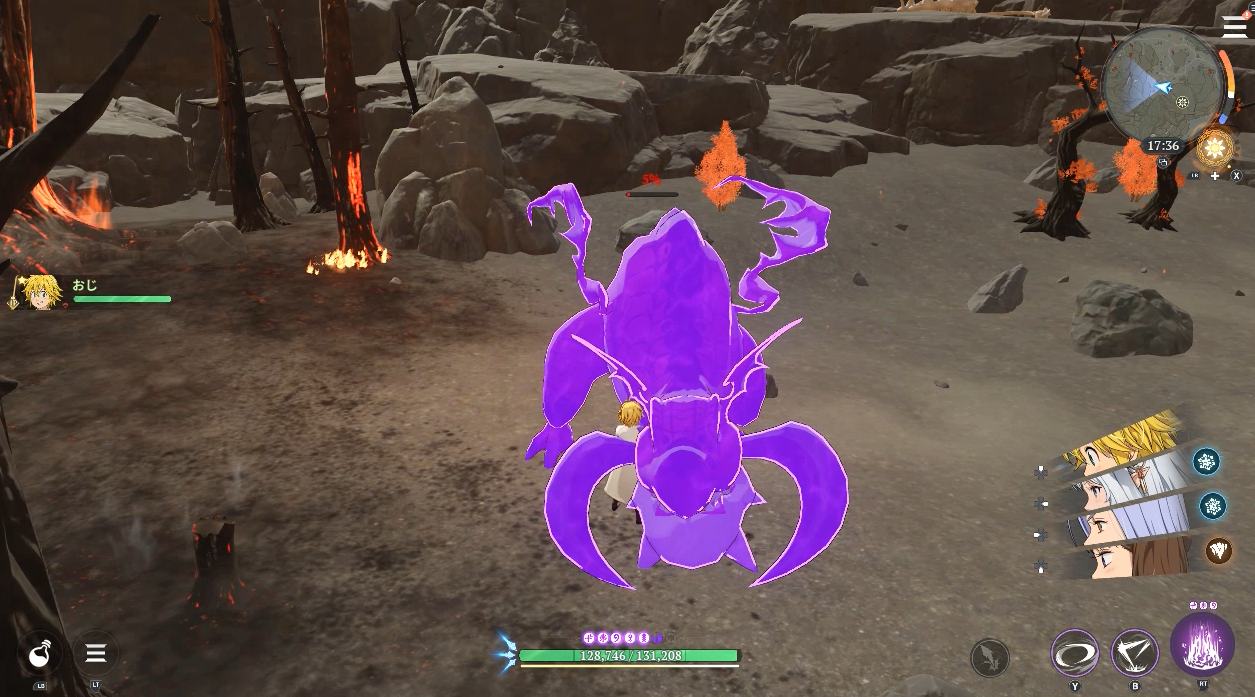Open the three-line list button beside the potion
1255x697 pixels.
click(96, 654)
